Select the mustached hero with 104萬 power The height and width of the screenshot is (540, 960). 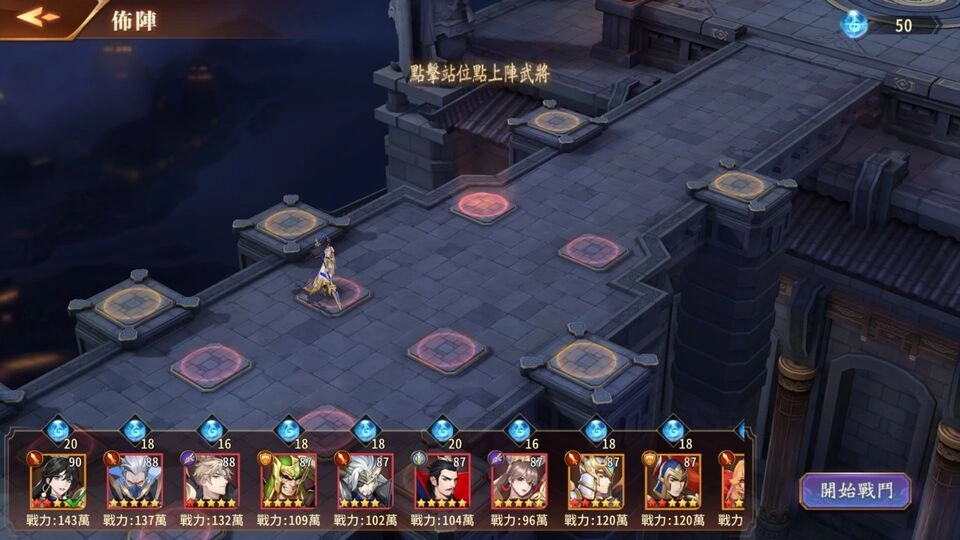click(x=442, y=481)
